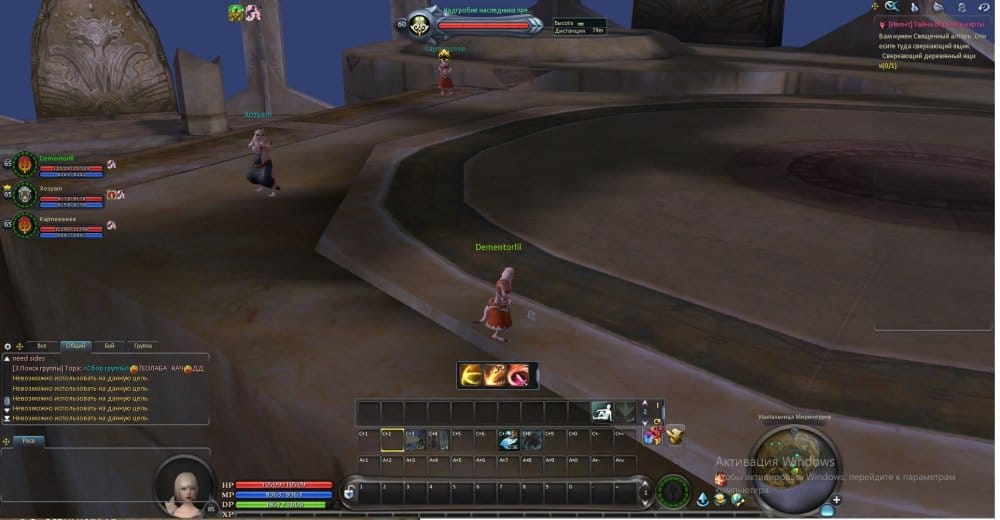Open chat settings gear icon

[8, 346]
